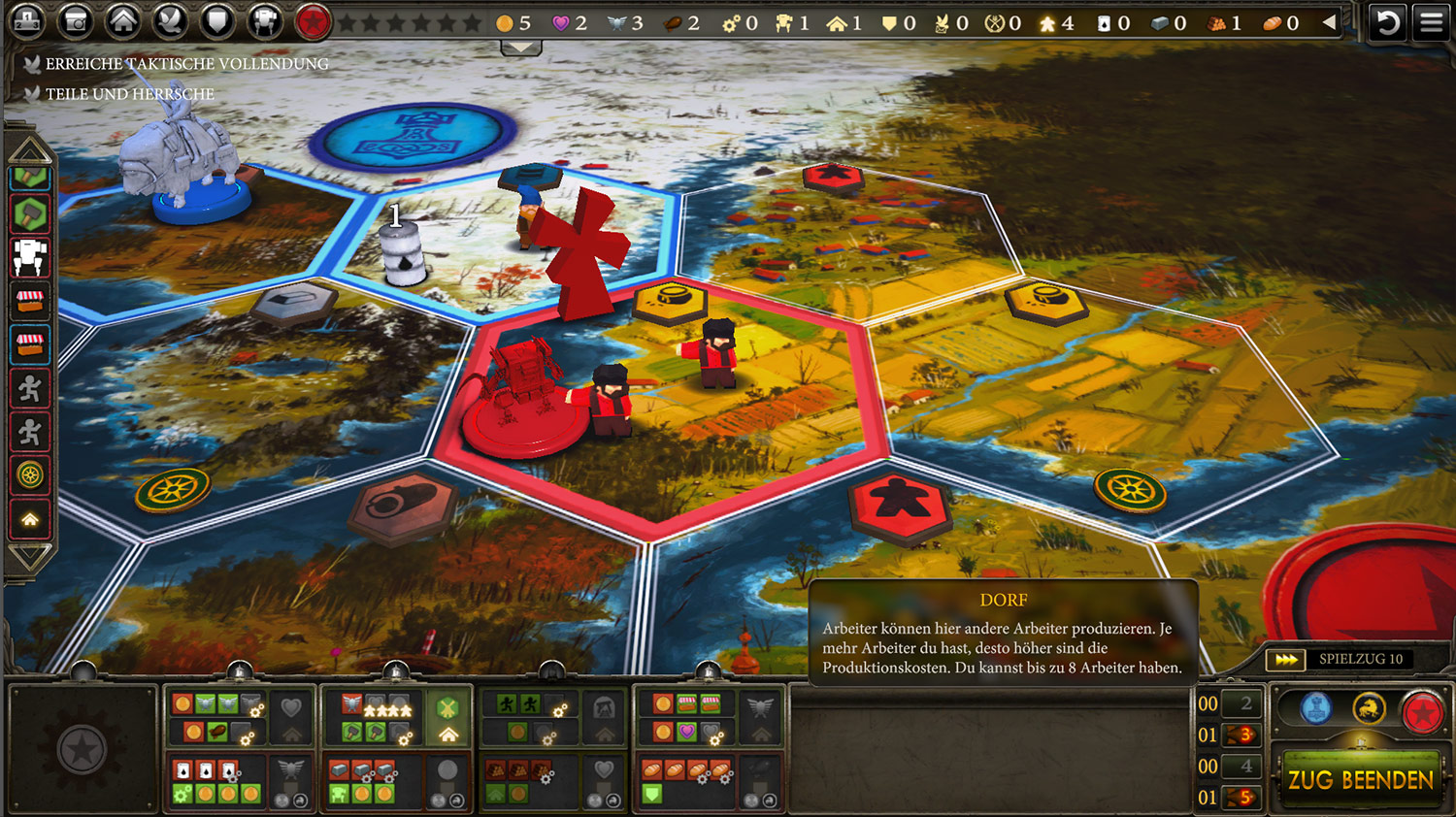Open the shield icon in top bar
The image size is (1456, 817).
tap(217, 21)
